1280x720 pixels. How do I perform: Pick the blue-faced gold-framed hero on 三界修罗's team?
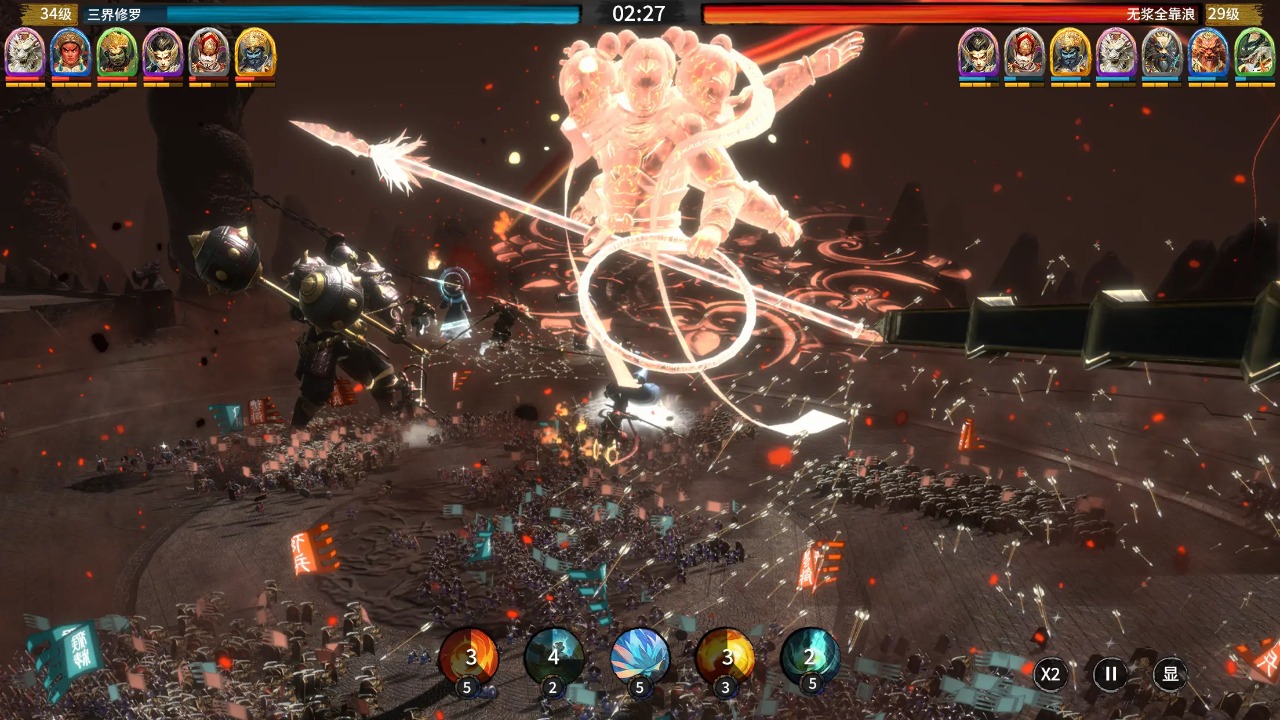(x=255, y=51)
